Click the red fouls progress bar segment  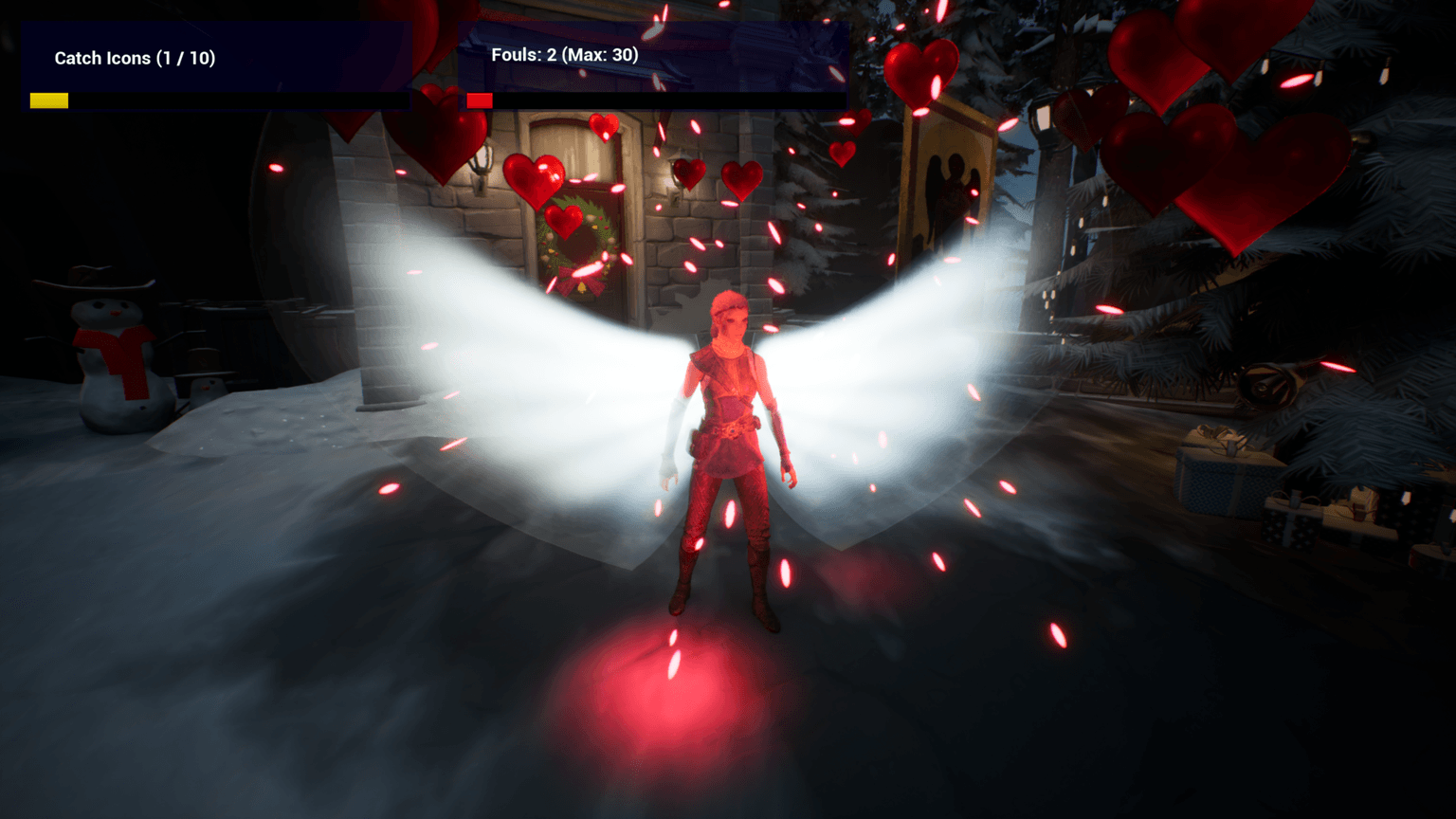coord(479,99)
